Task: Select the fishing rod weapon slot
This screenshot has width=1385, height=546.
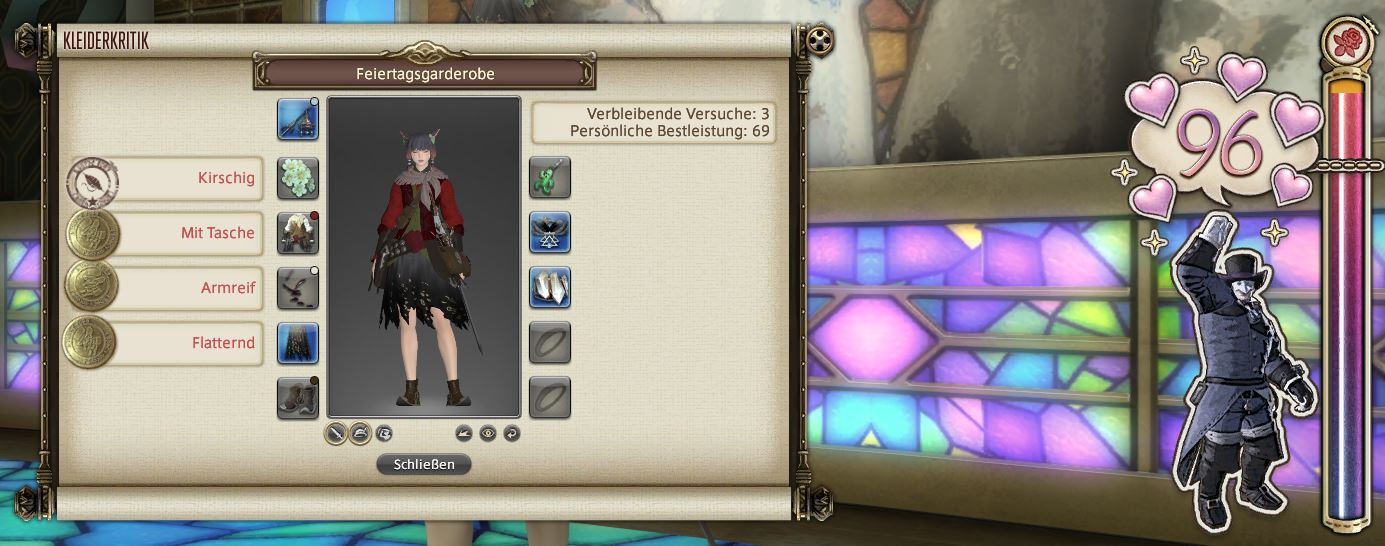Action: pyautogui.click(x=298, y=119)
